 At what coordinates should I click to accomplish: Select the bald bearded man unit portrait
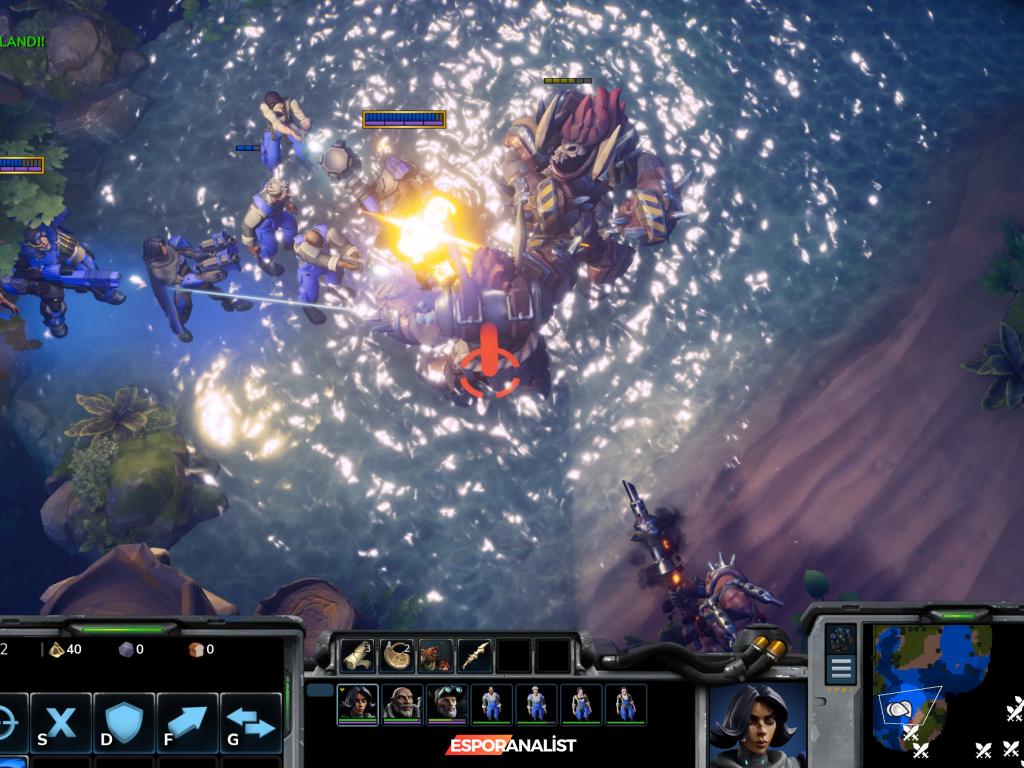point(402,703)
